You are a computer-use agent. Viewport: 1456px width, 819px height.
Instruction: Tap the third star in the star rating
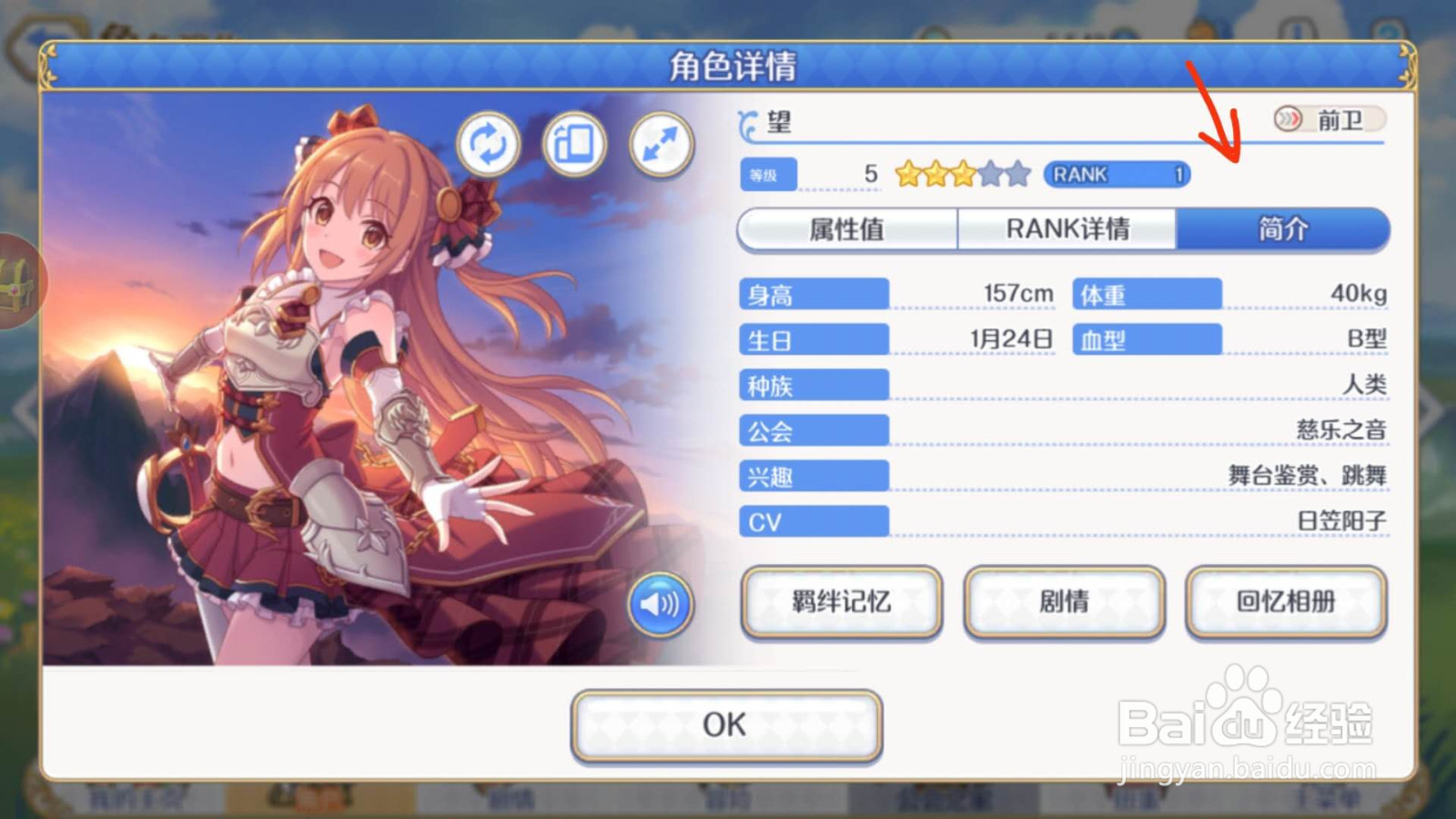coord(965,171)
